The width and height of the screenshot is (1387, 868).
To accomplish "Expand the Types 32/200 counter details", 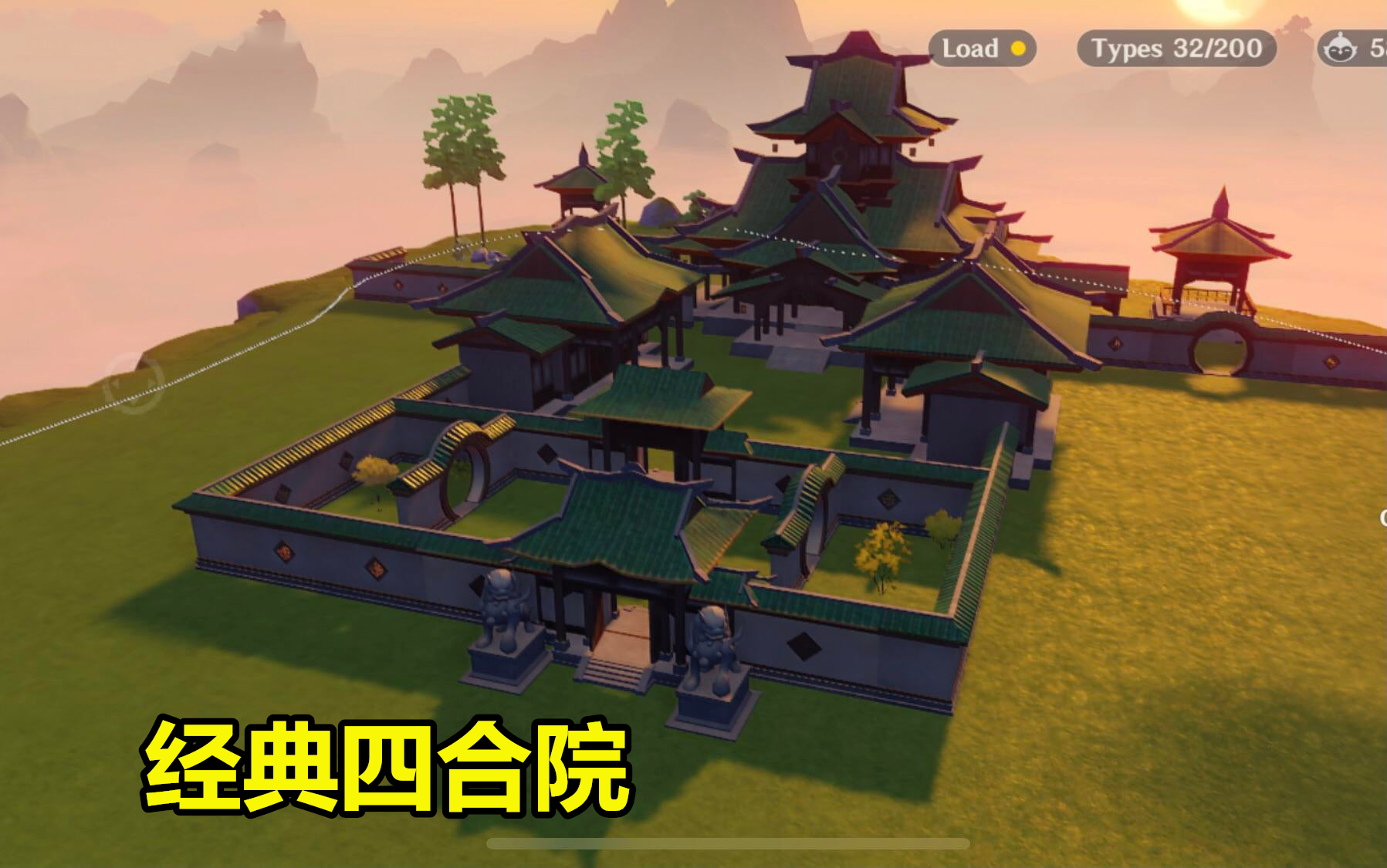I will pos(1174,49).
